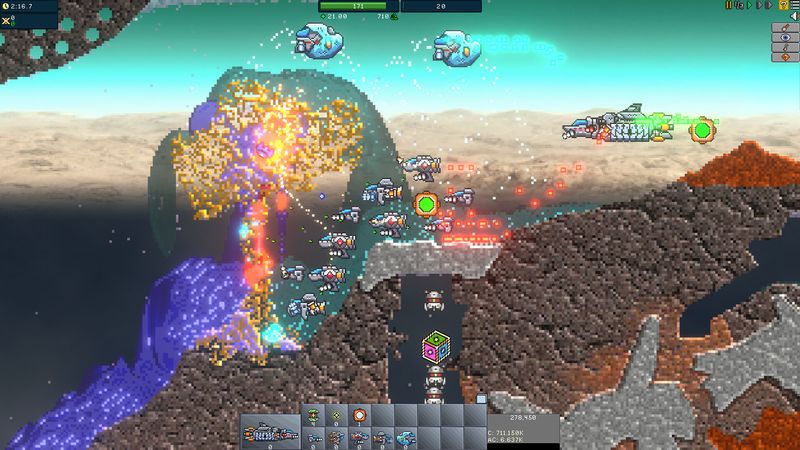Choose the yellow-green cross unit slot

tap(336, 415)
